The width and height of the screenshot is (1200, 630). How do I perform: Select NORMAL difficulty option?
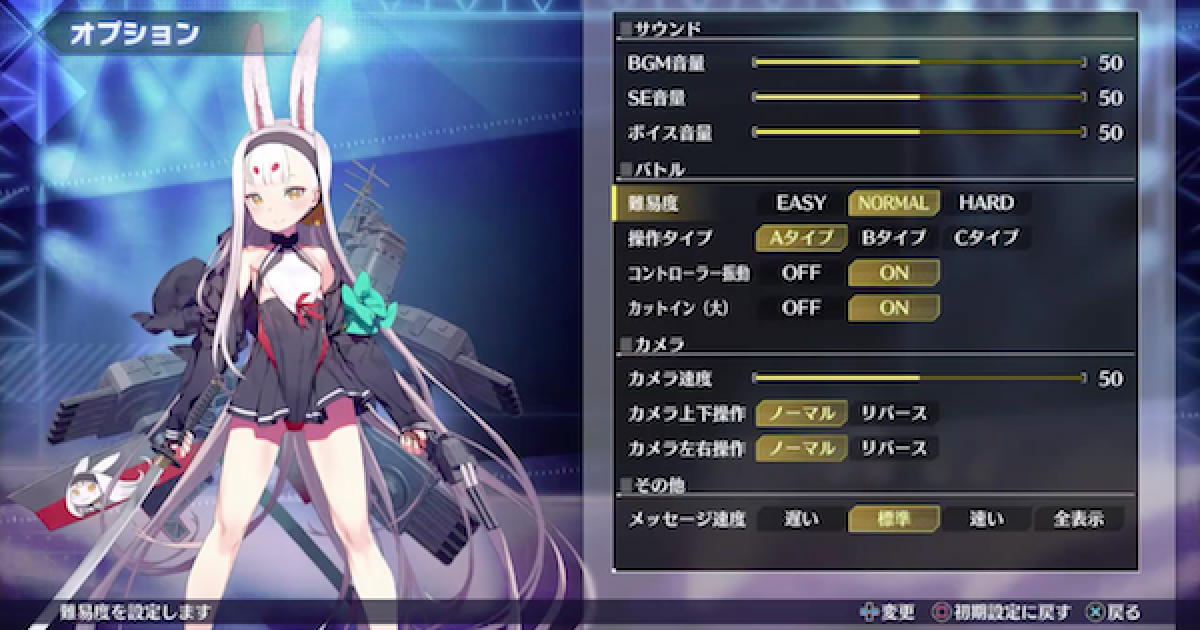pyautogui.click(x=893, y=203)
